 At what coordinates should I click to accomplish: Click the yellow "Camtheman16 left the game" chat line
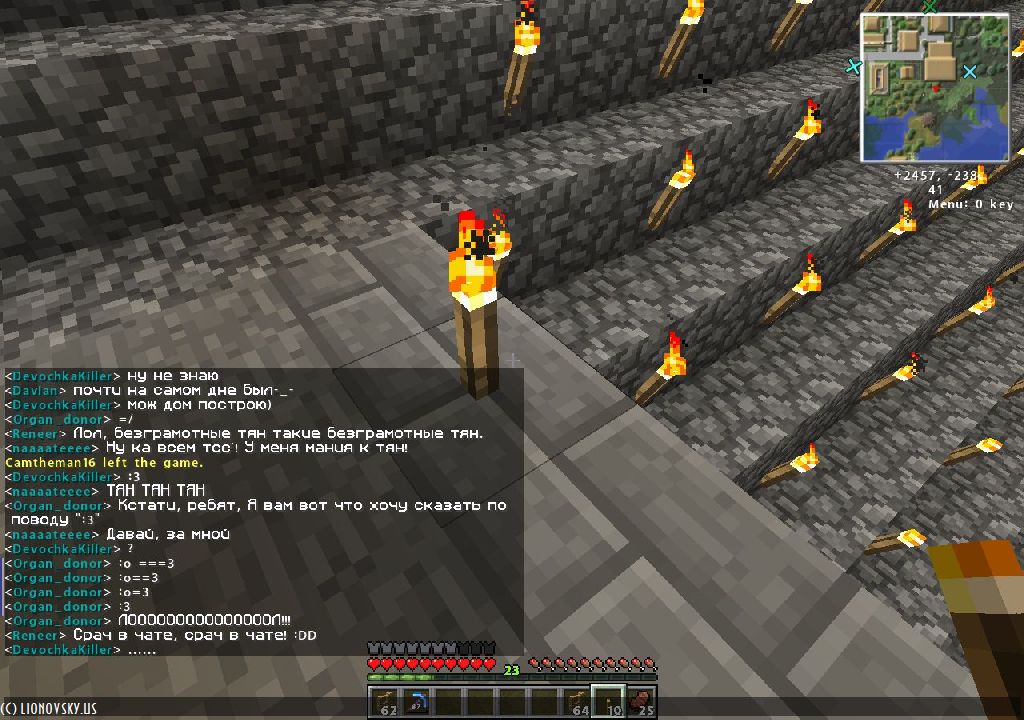click(x=104, y=463)
